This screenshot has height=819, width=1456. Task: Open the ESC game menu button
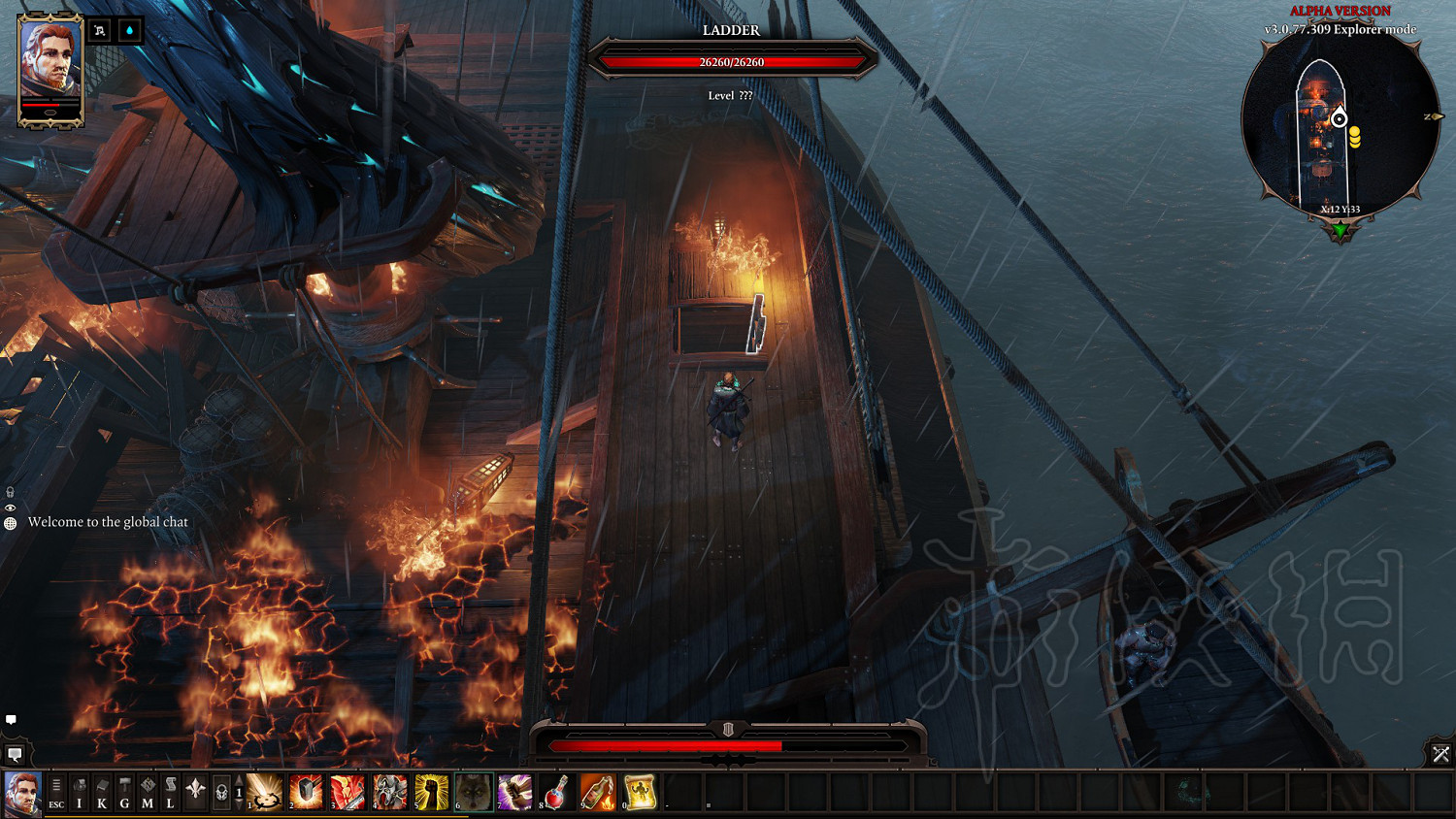tap(56, 792)
